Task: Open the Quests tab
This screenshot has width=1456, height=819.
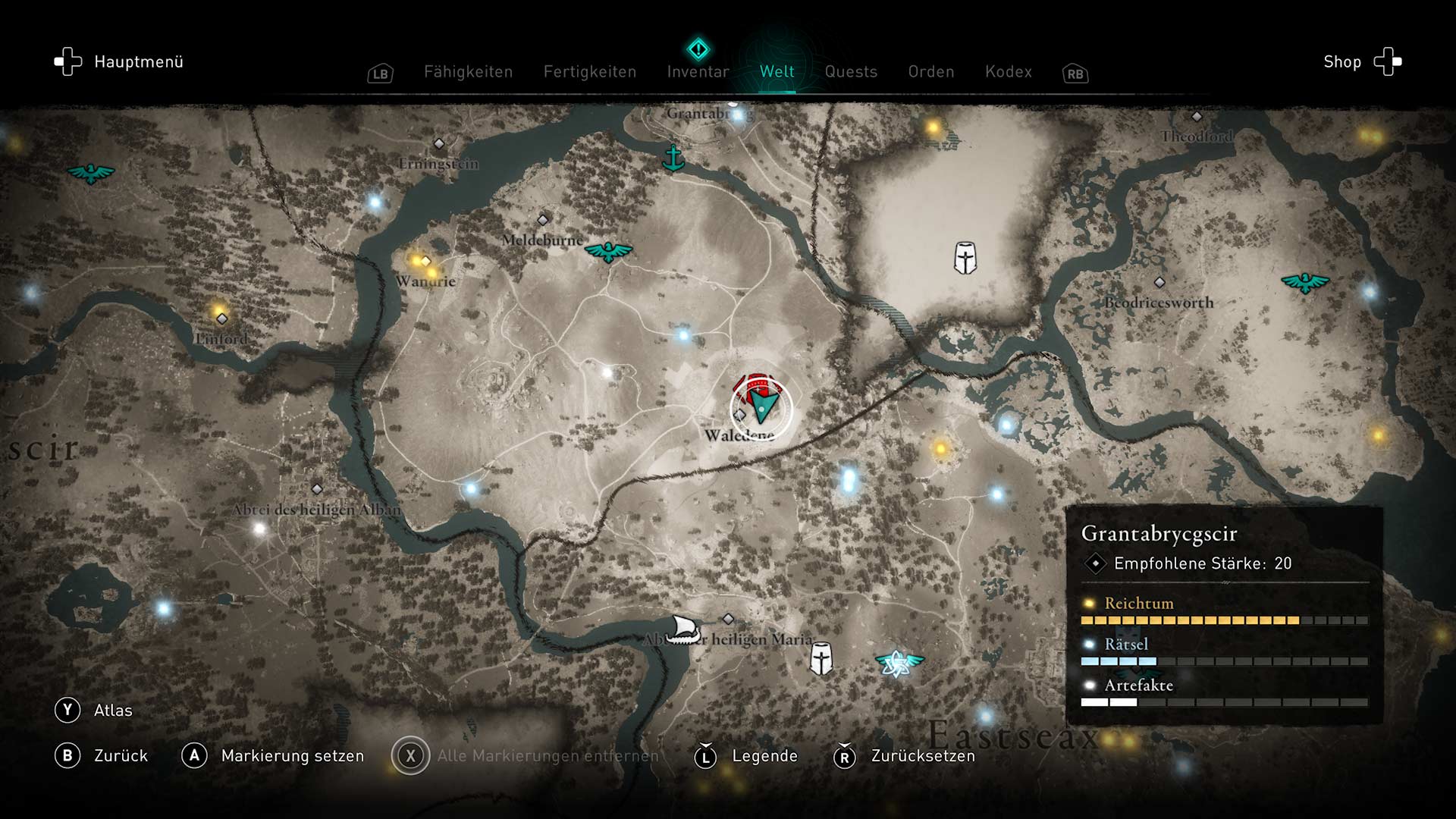Action: point(851,72)
